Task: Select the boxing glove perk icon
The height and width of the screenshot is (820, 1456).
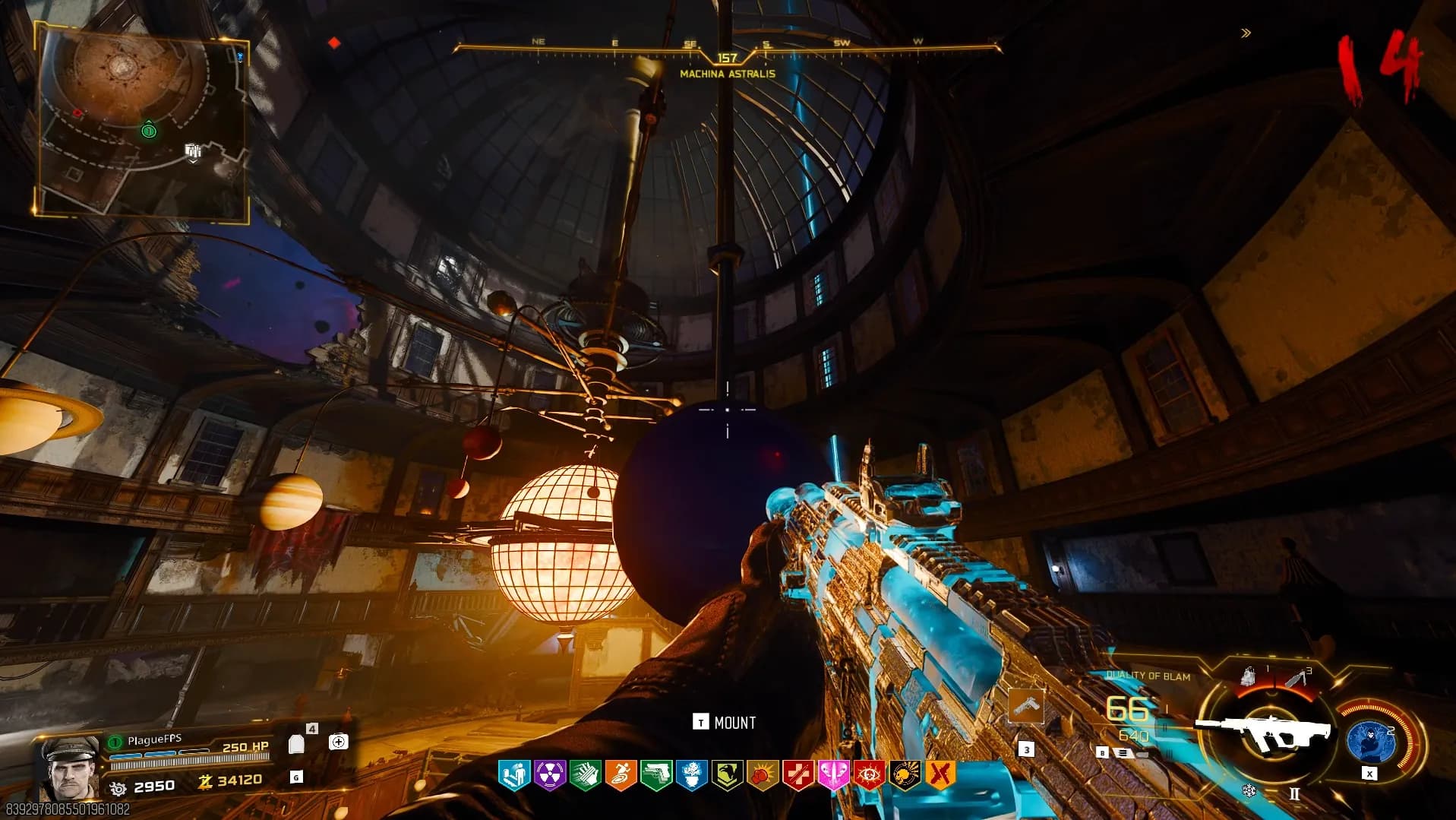Action: pyautogui.click(x=762, y=775)
